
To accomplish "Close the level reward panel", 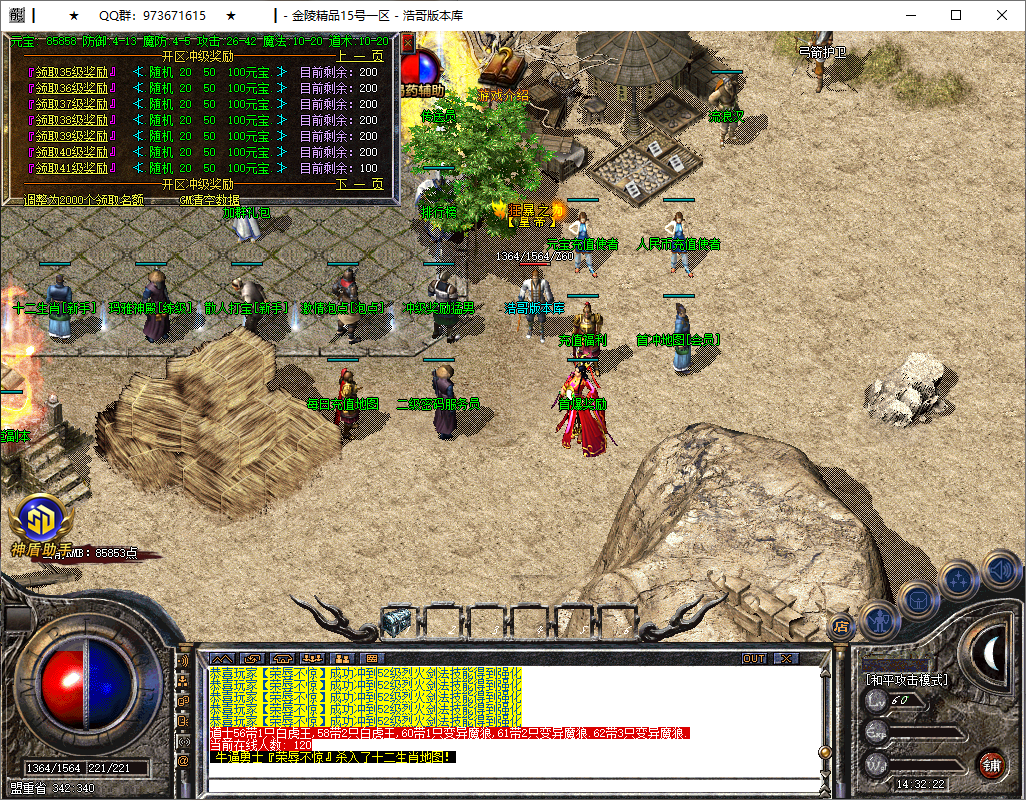I will (408, 44).
